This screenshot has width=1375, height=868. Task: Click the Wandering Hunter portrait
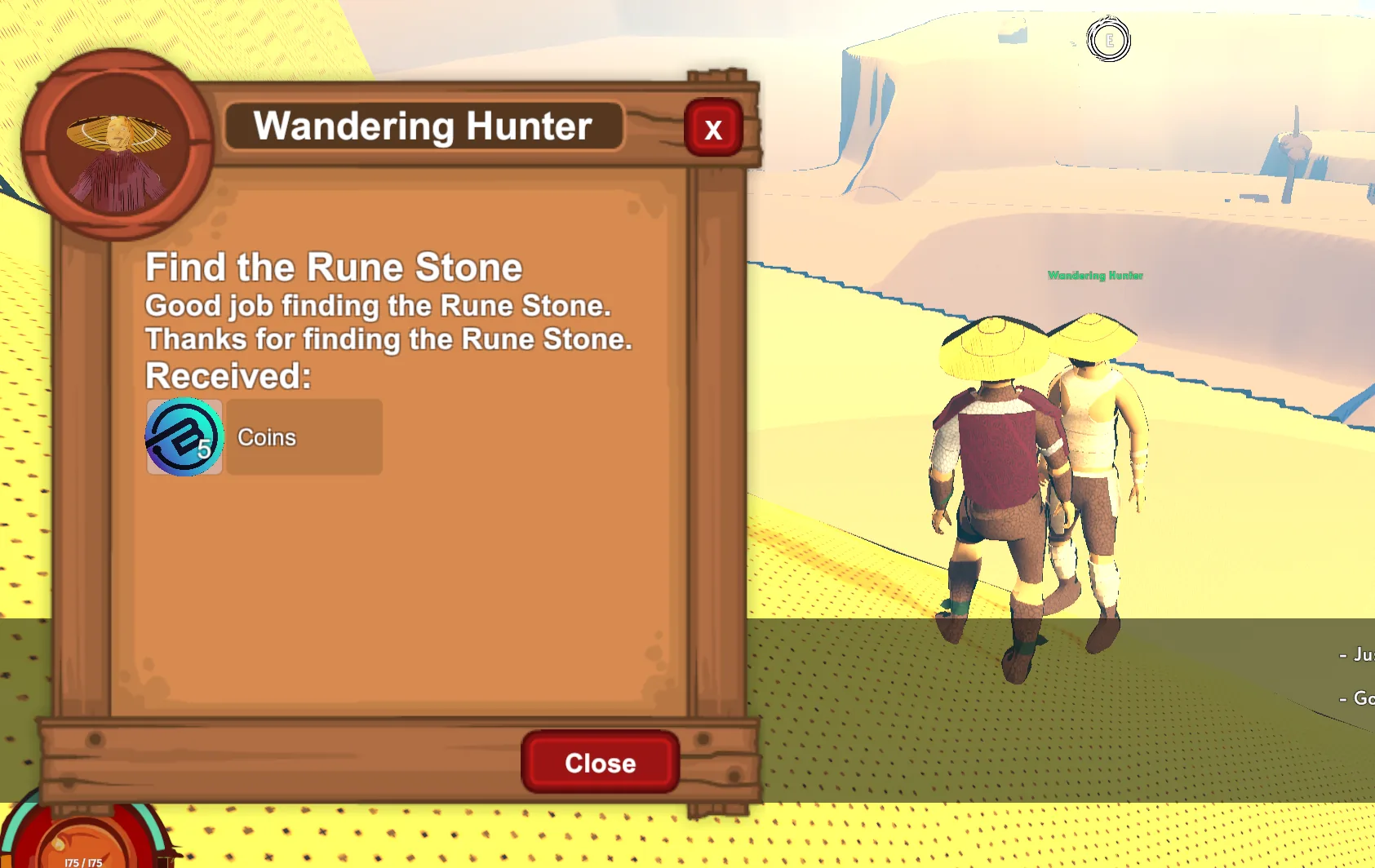(118, 145)
